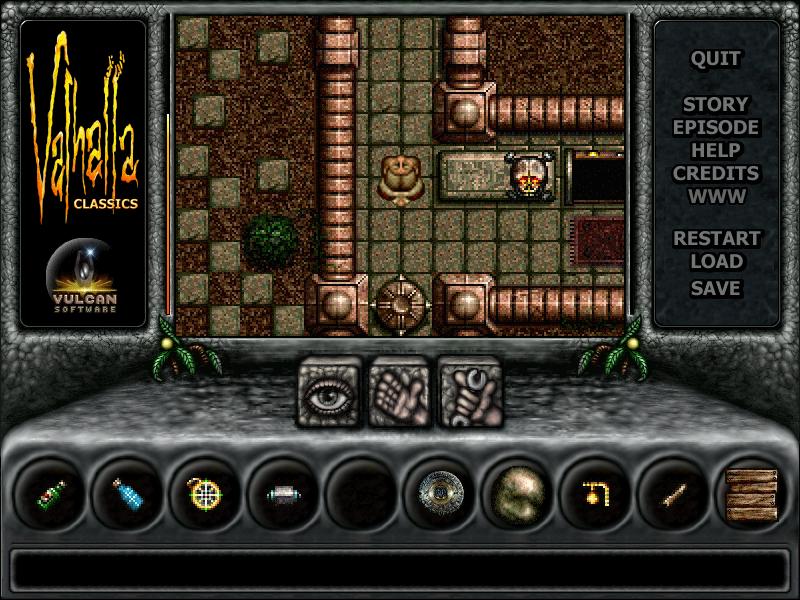Select the yellow crosshair ring item
The image size is (800, 600).
pos(206,493)
